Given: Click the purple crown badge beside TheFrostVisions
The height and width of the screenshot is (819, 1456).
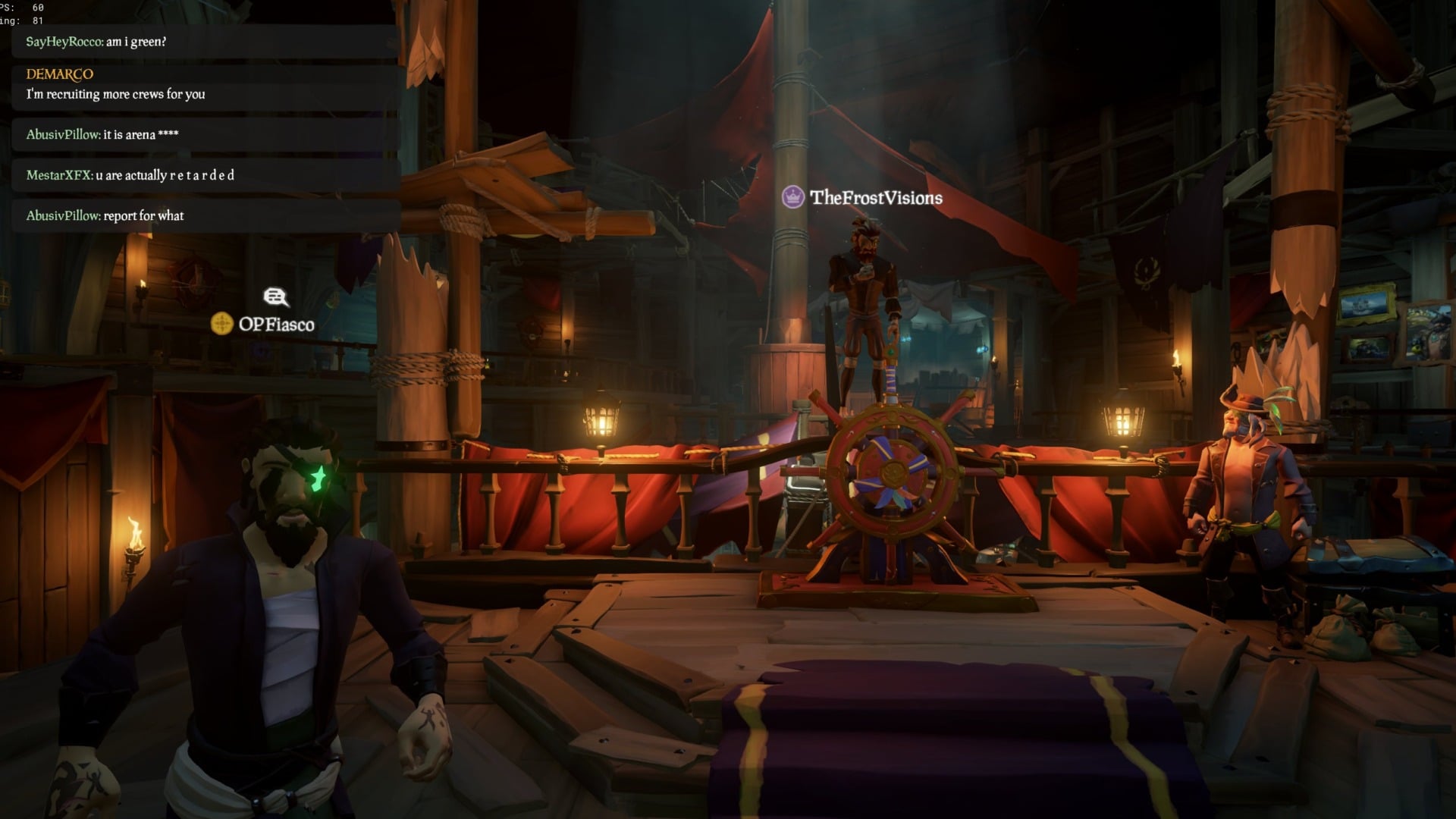Looking at the screenshot, I should click(x=792, y=196).
